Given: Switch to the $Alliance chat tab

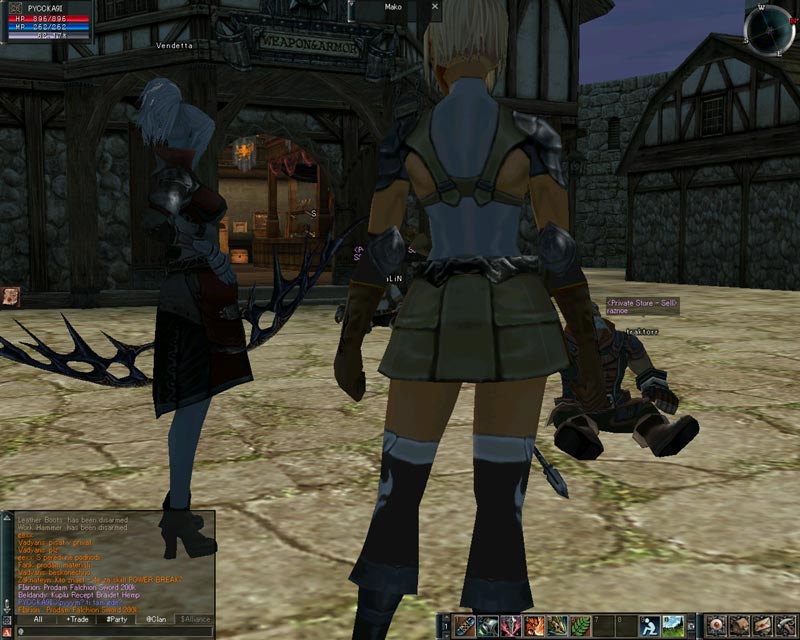Looking at the screenshot, I should coord(196,619).
